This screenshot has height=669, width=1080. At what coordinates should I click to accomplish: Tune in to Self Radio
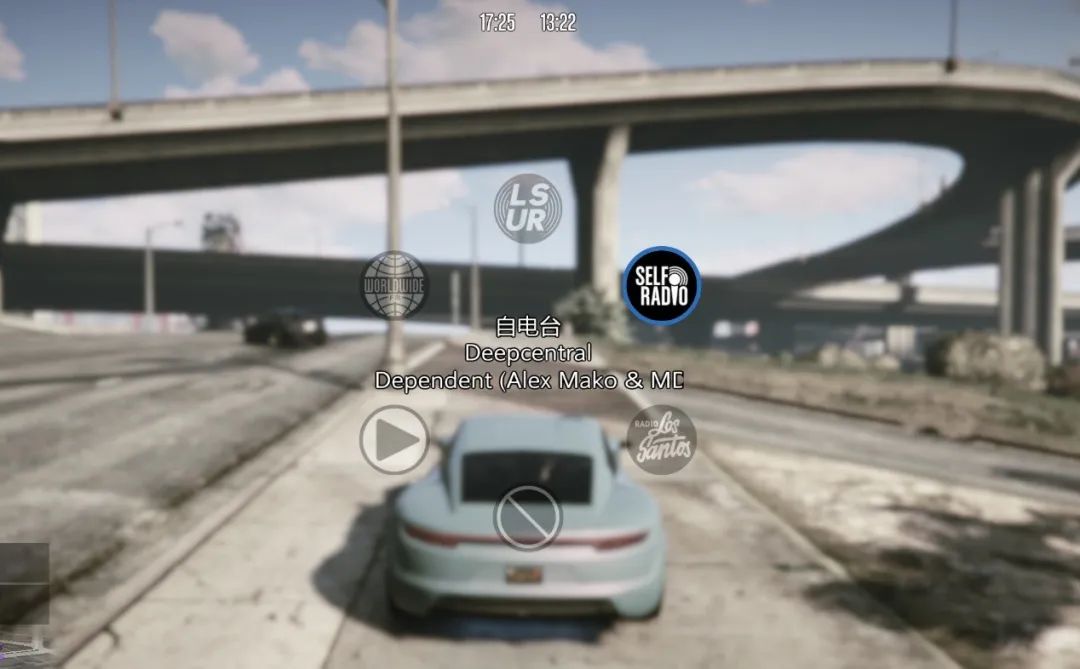(662, 286)
